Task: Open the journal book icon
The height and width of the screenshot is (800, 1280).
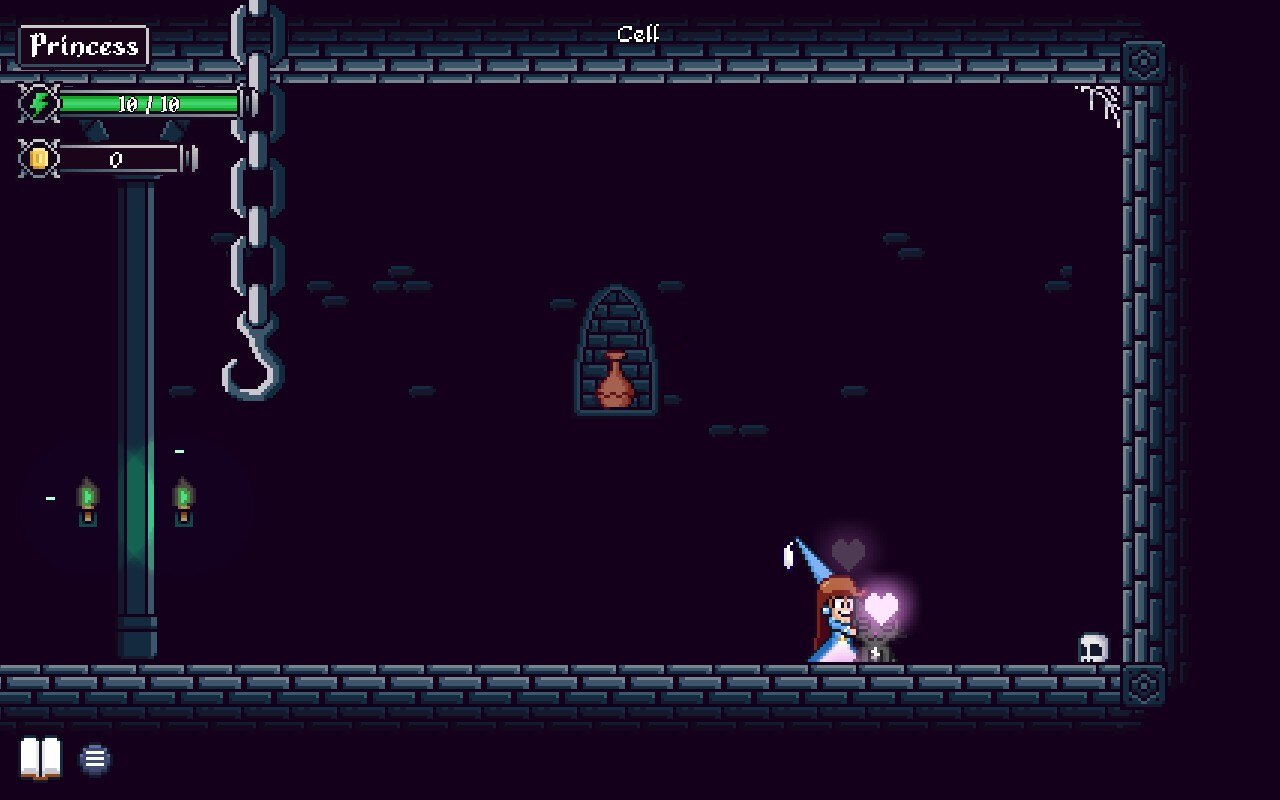Action: click(x=41, y=758)
